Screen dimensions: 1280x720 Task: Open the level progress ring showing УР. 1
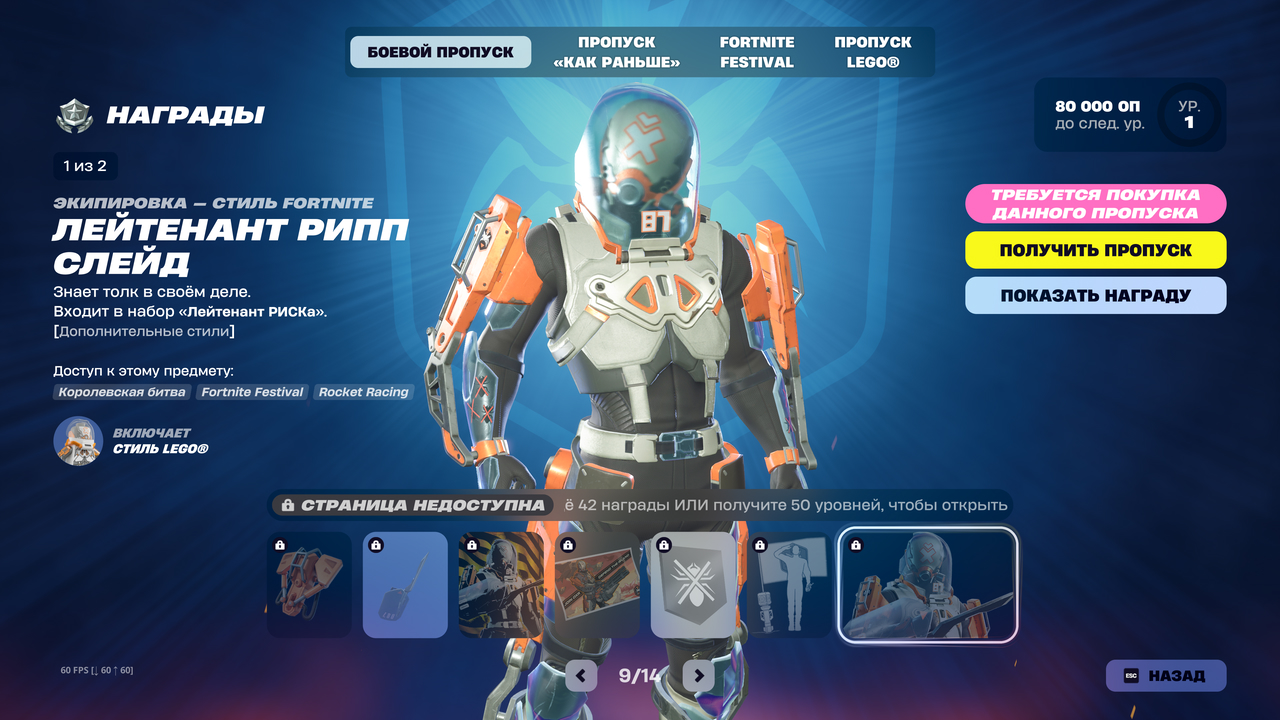coord(1188,115)
